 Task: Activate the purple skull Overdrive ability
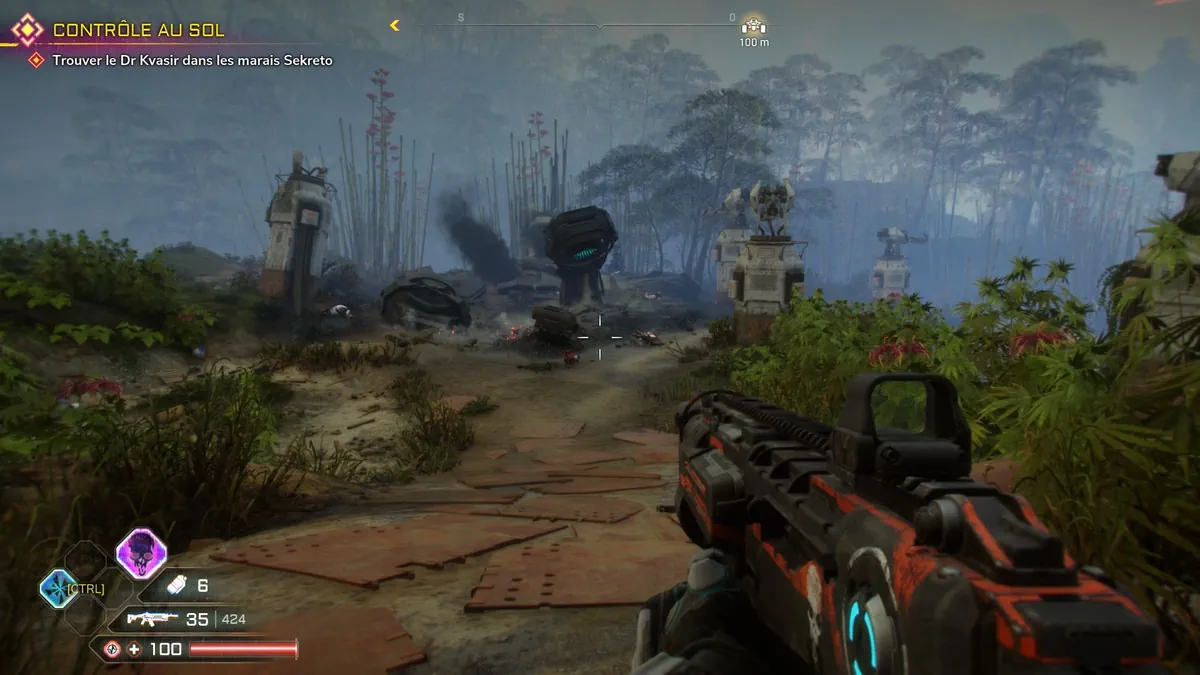(141, 553)
